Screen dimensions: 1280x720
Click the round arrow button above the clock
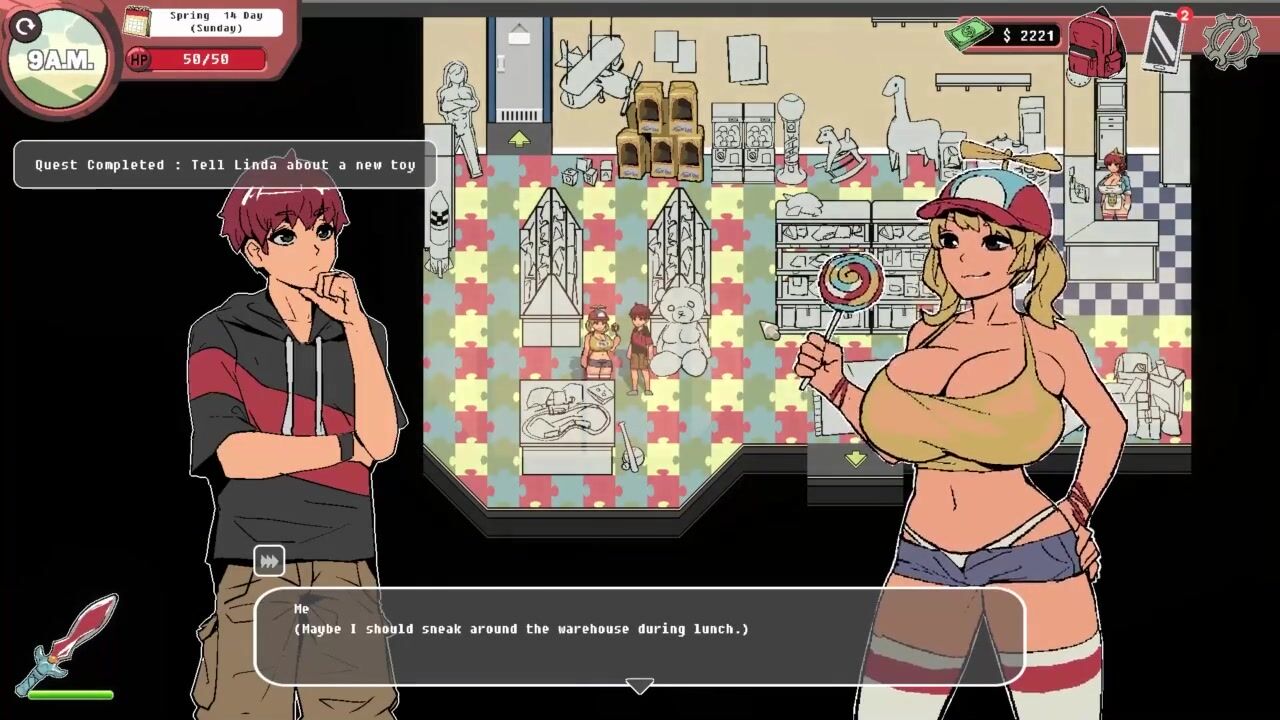26,26
